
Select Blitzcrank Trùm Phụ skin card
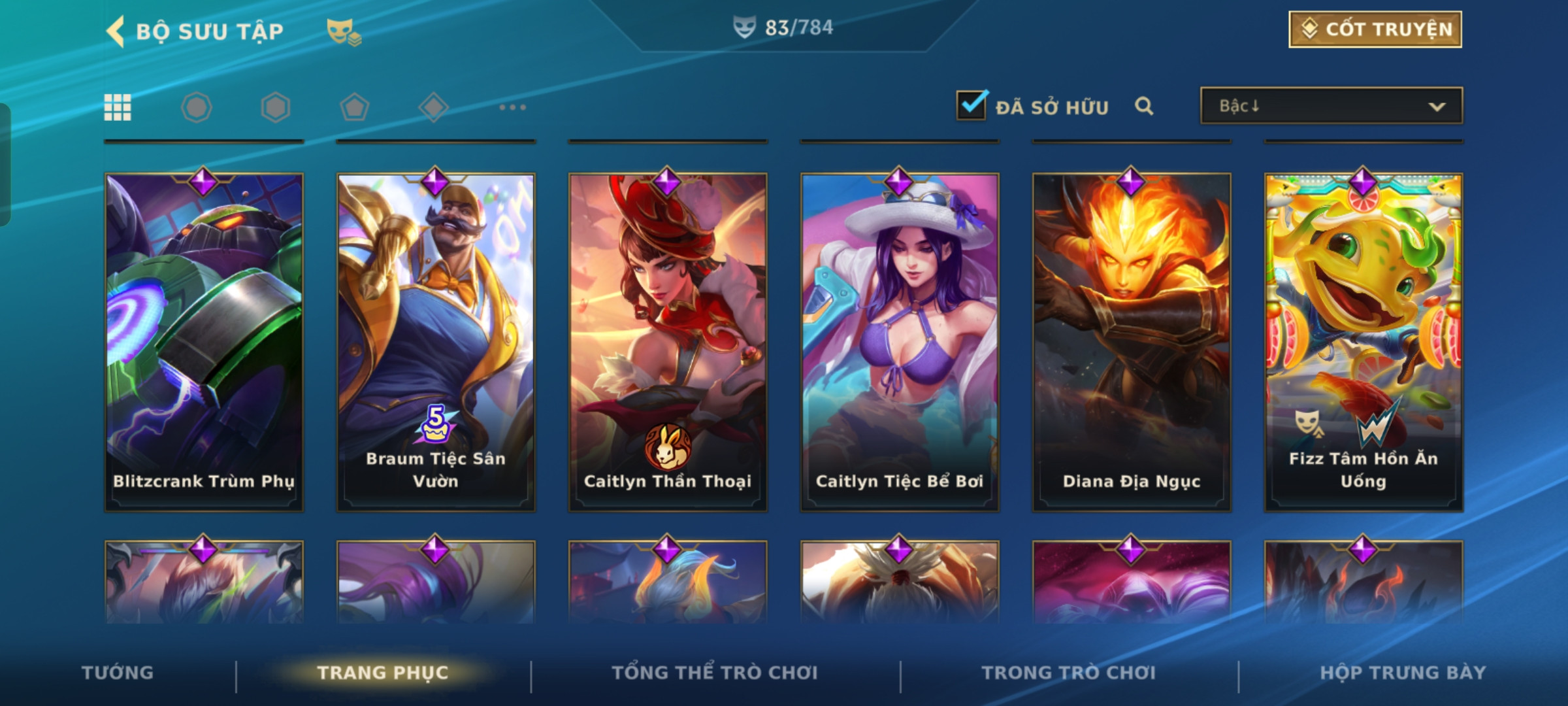pyautogui.click(x=204, y=341)
